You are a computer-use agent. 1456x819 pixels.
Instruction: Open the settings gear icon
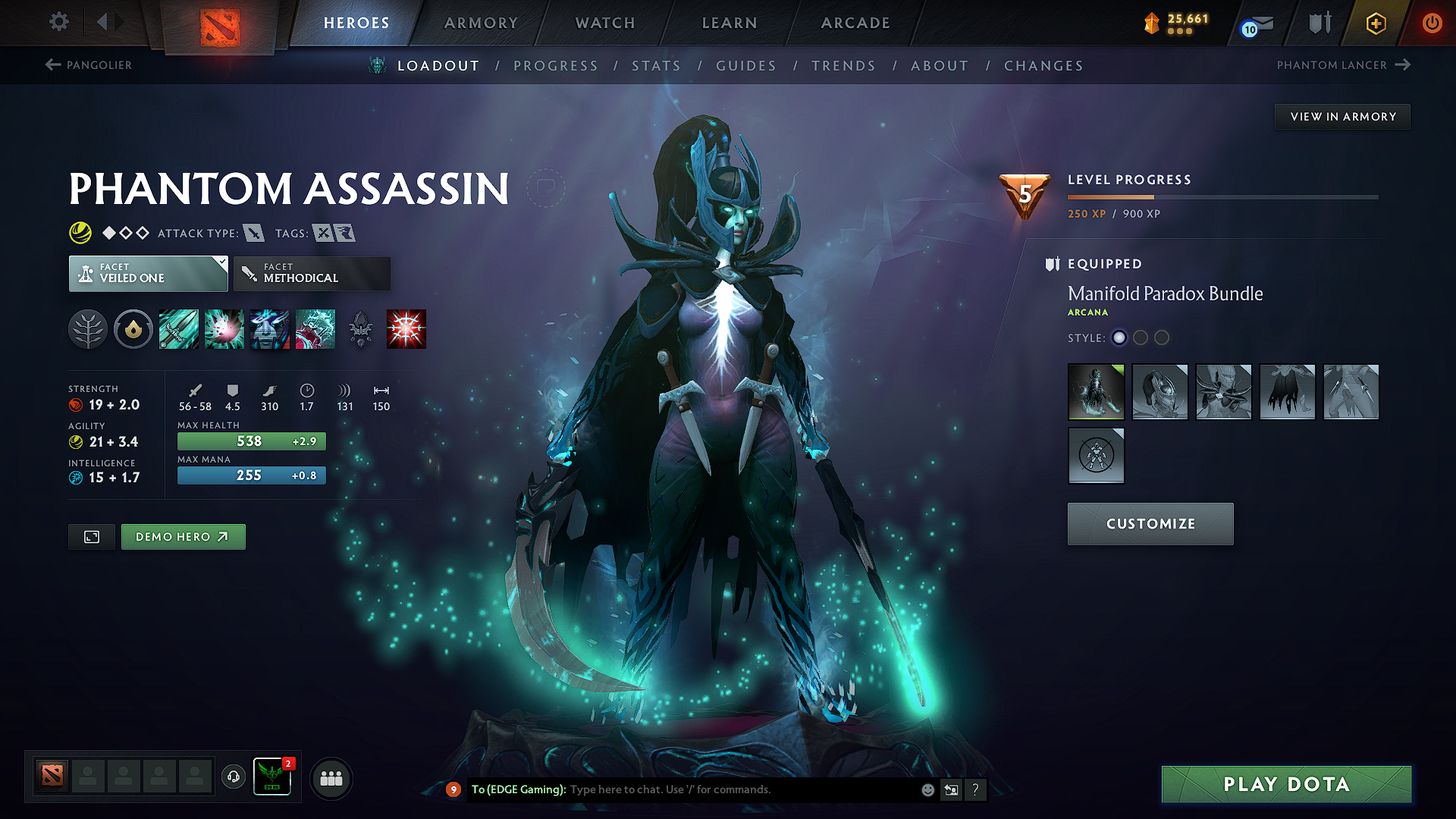[x=58, y=22]
